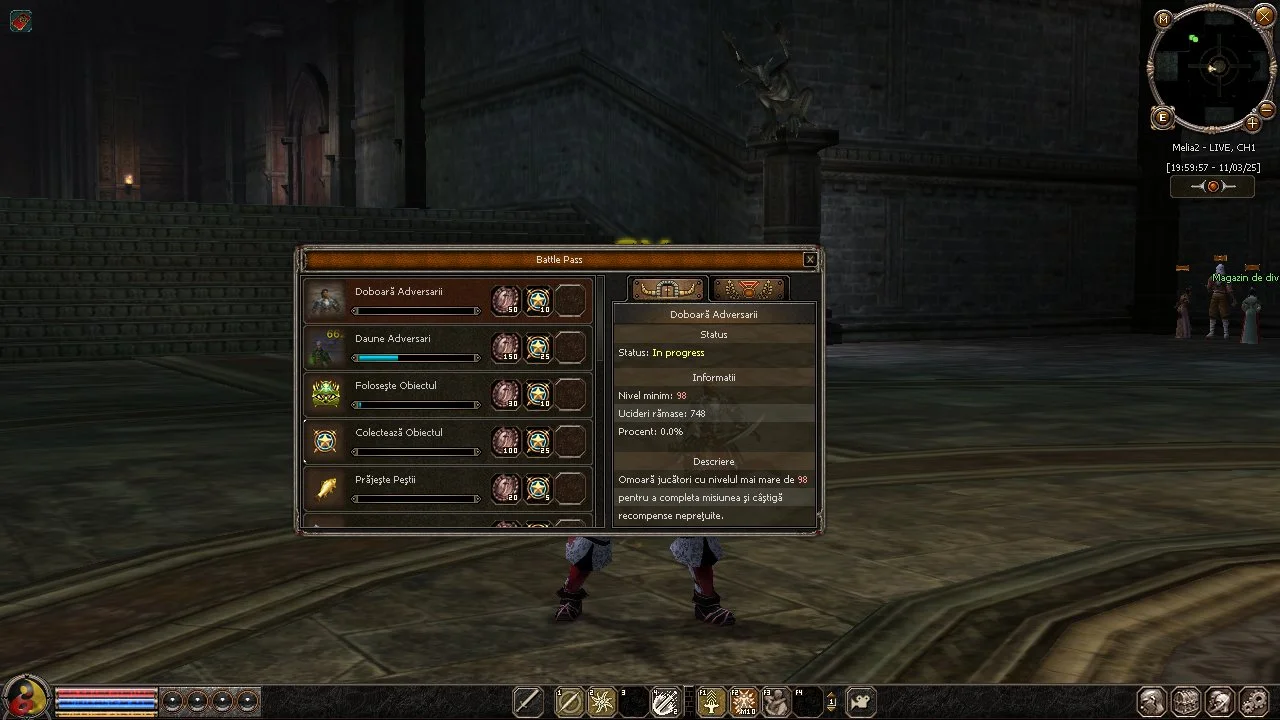Image resolution: width=1280 pixels, height=720 pixels.
Task: Zoom in the minimap with plus button
Action: coord(1252,124)
